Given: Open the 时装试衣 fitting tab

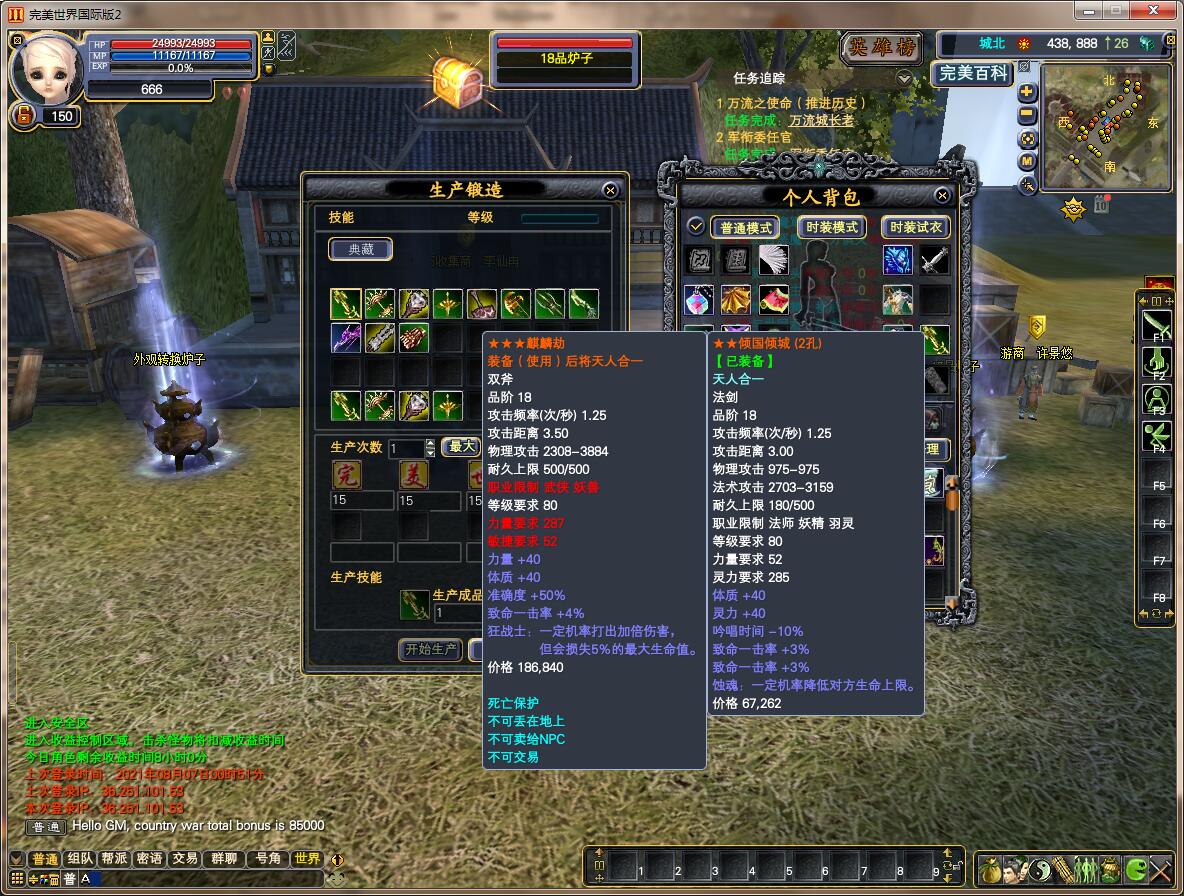Looking at the screenshot, I should pos(916,228).
